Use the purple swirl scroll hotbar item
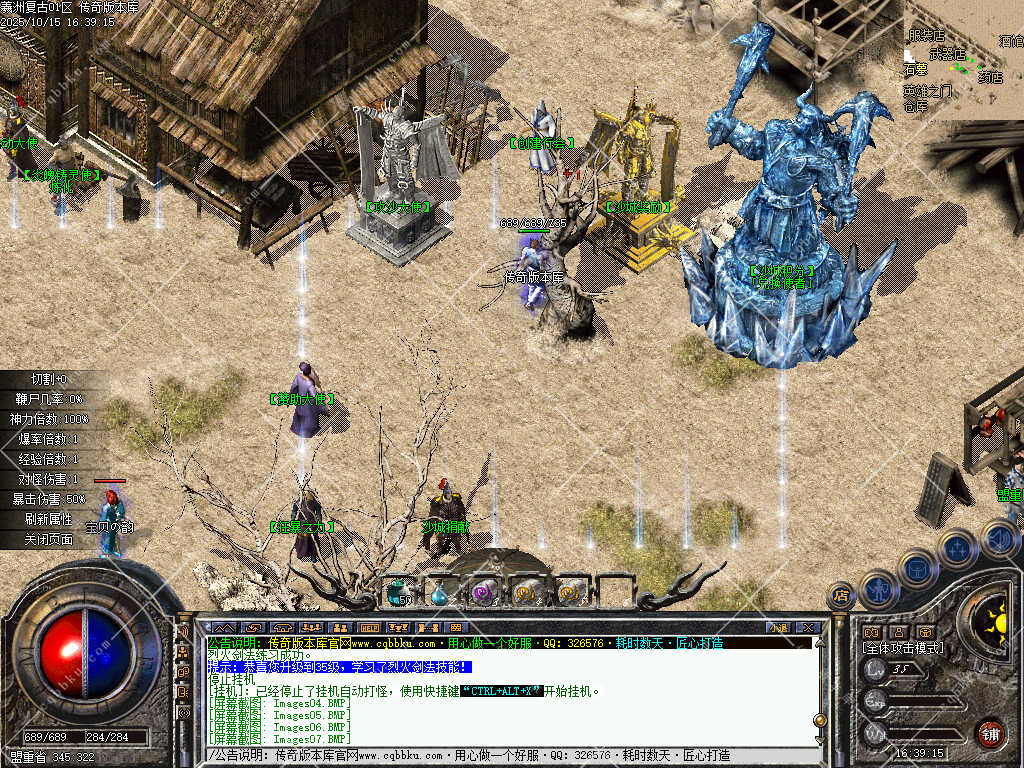1024x768 pixels. click(x=484, y=592)
